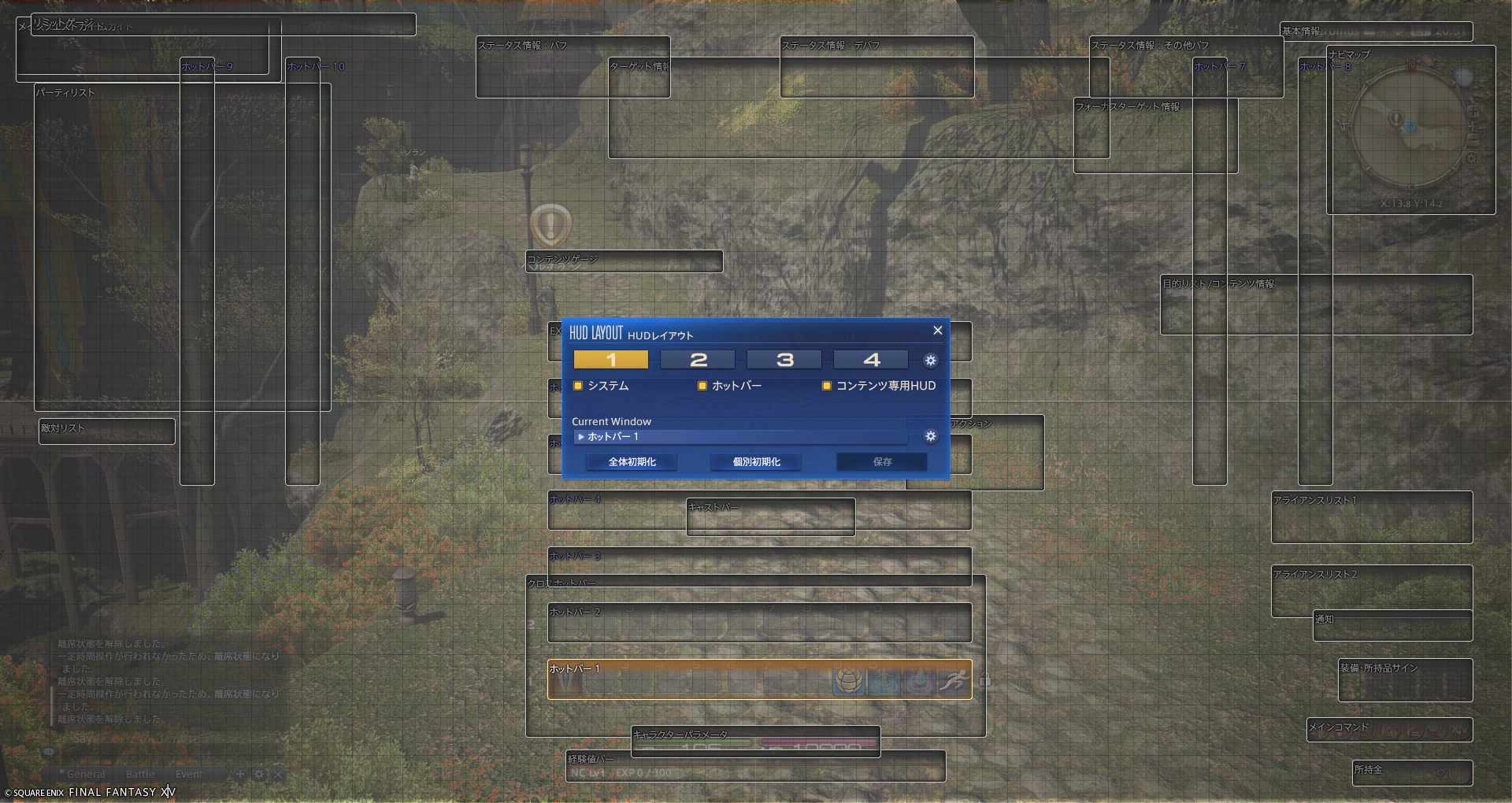Click the 個別初期化 individual reset button

pyautogui.click(x=756, y=462)
